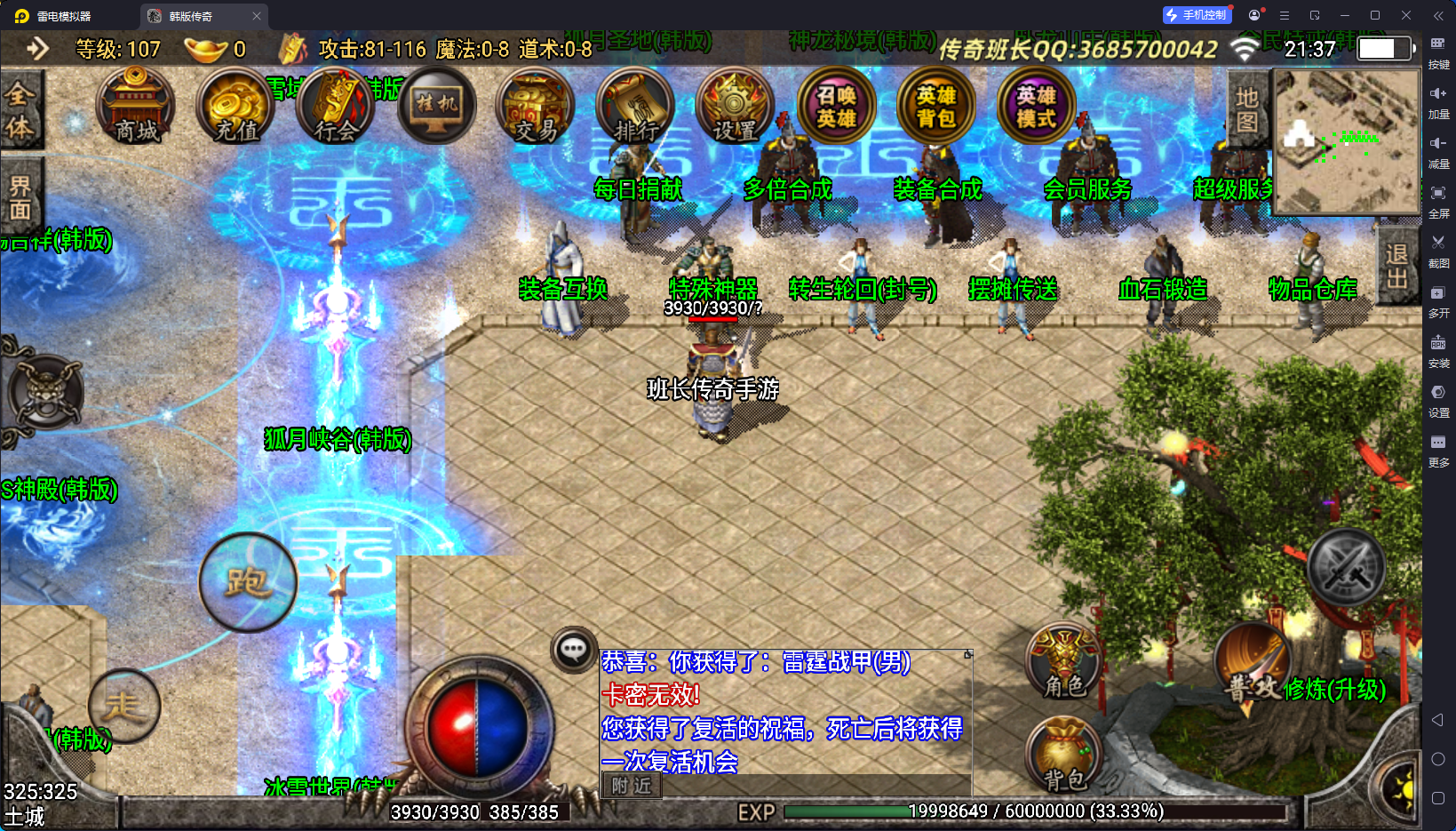Open the 商城 shop menu
Viewport: 1456px width, 831px height.
point(135,107)
